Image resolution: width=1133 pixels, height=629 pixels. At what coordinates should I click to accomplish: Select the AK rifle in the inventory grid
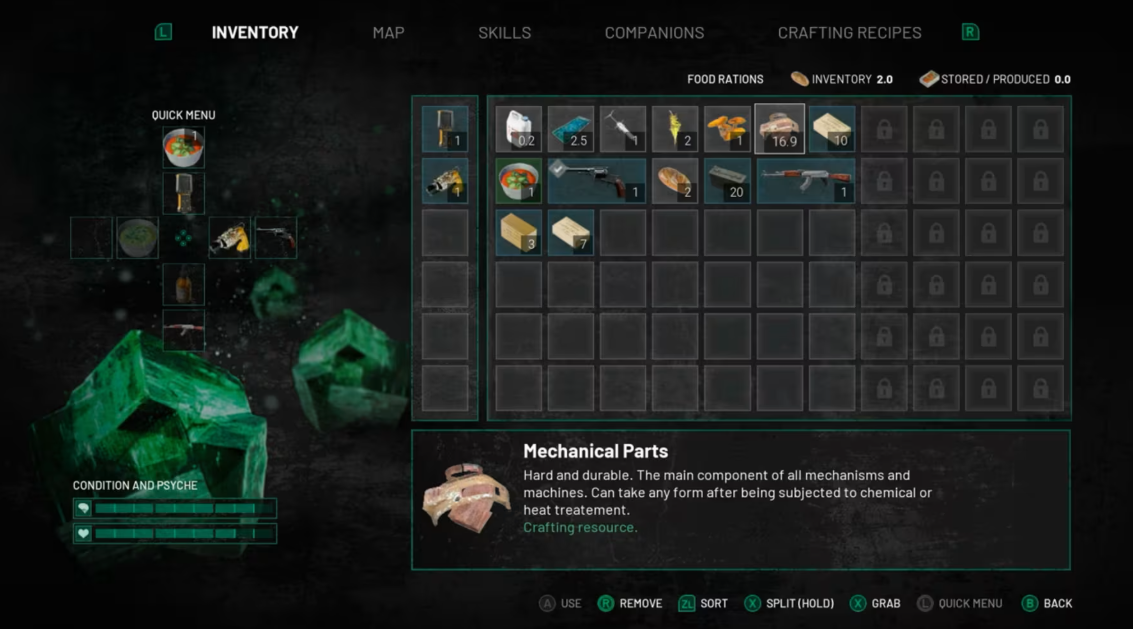coord(805,181)
